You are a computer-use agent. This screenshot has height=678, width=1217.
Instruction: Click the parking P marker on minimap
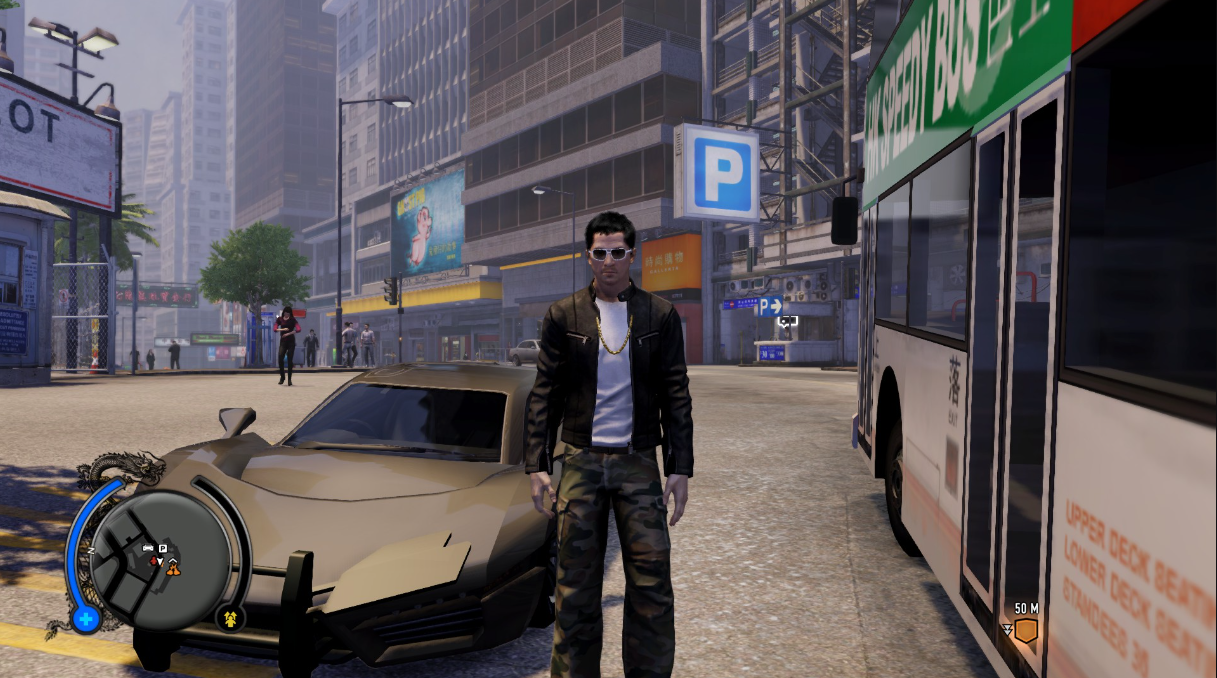(163, 549)
